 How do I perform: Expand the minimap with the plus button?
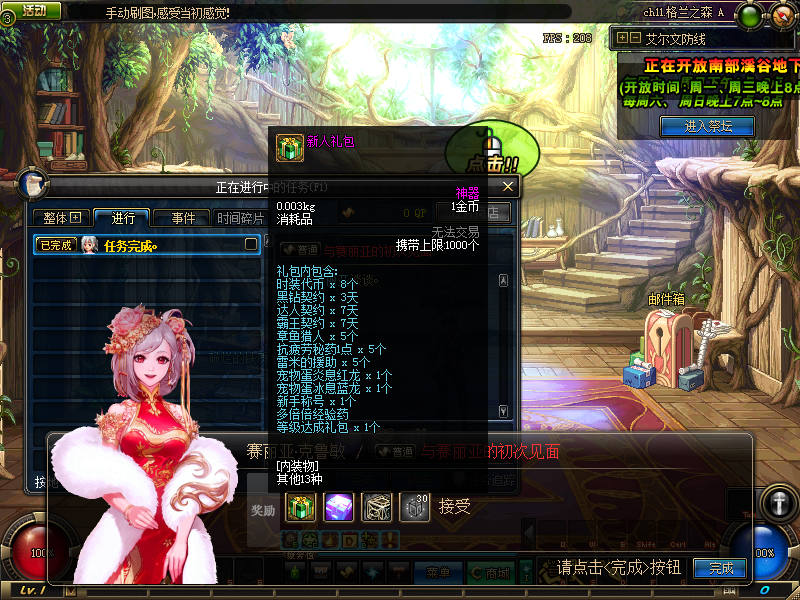(622, 38)
